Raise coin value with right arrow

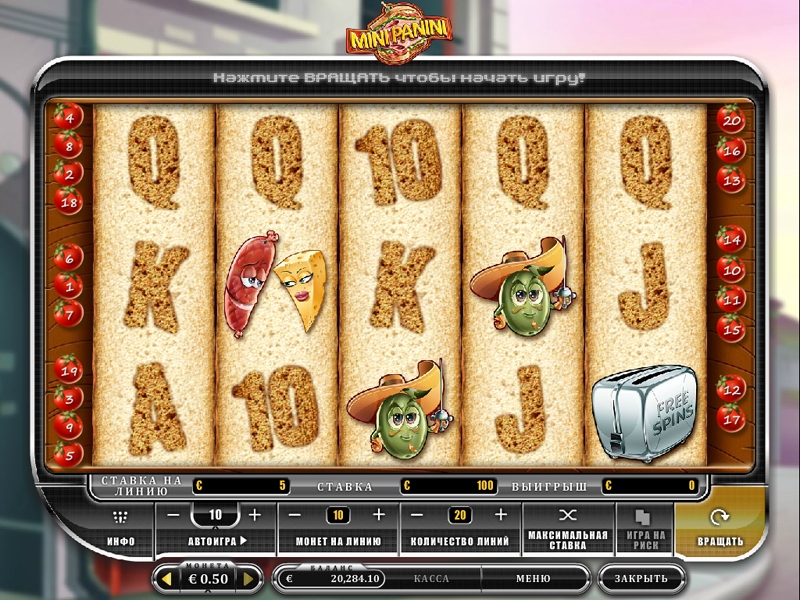pos(249,578)
